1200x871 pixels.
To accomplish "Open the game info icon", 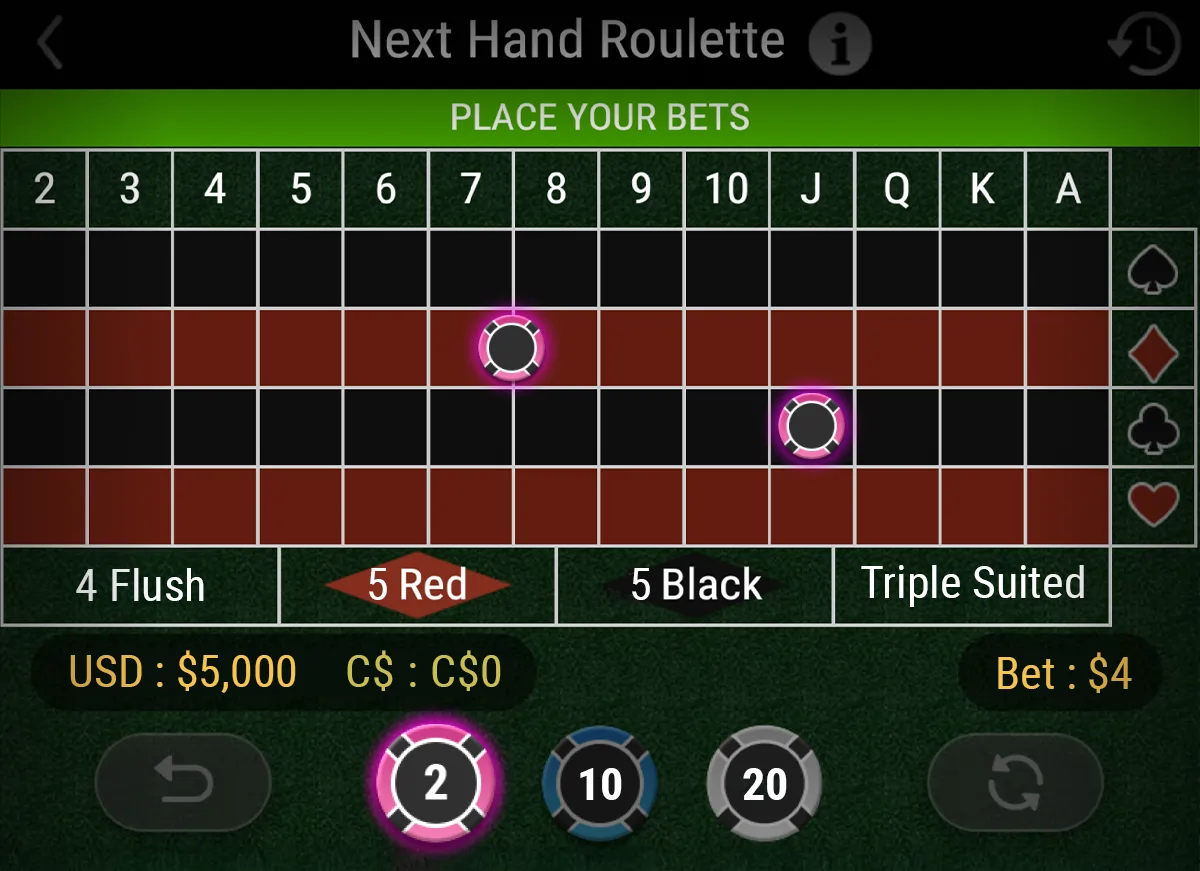I will coord(839,44).
